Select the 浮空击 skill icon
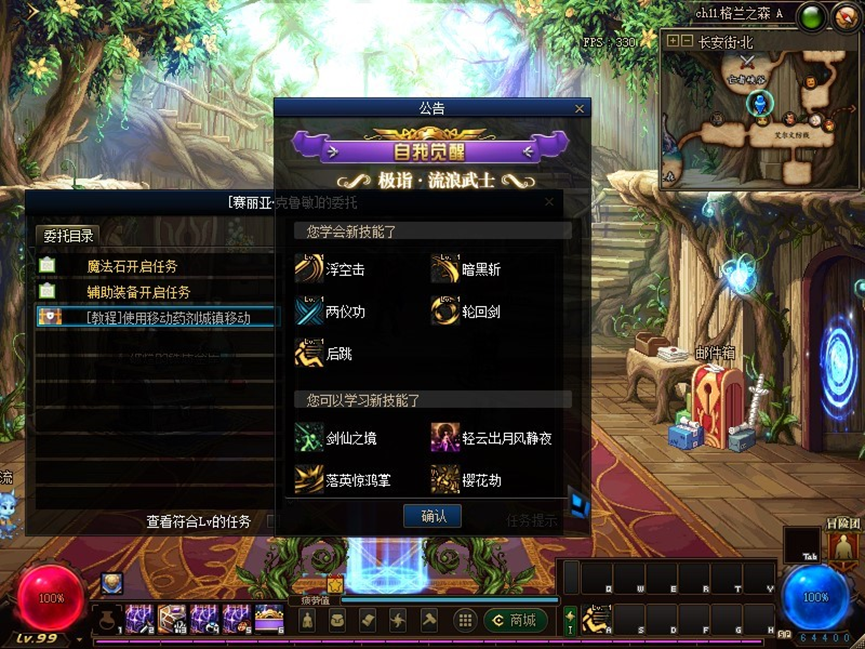This screenshot has height=649, width=865. tap(310, 268)
